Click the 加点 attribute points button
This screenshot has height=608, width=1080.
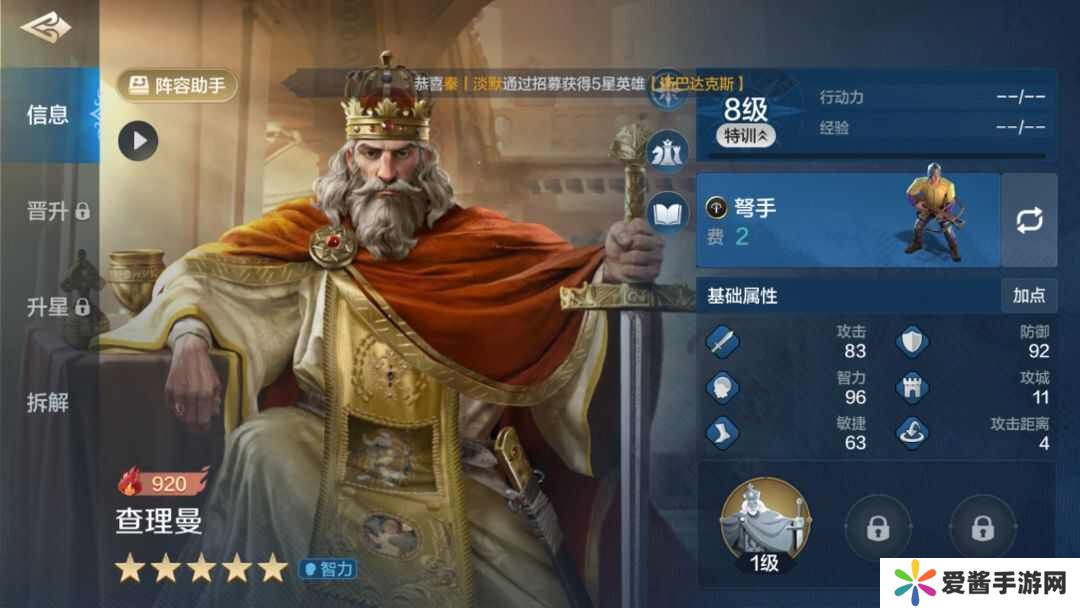[x=1028, y=295]
